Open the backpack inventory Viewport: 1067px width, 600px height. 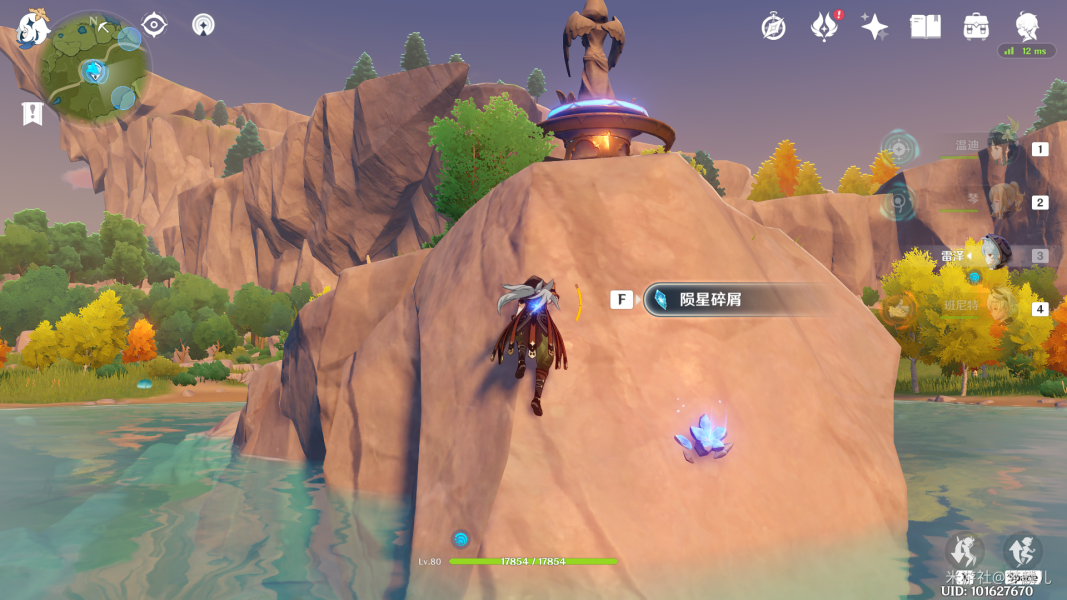click(976, 27)
